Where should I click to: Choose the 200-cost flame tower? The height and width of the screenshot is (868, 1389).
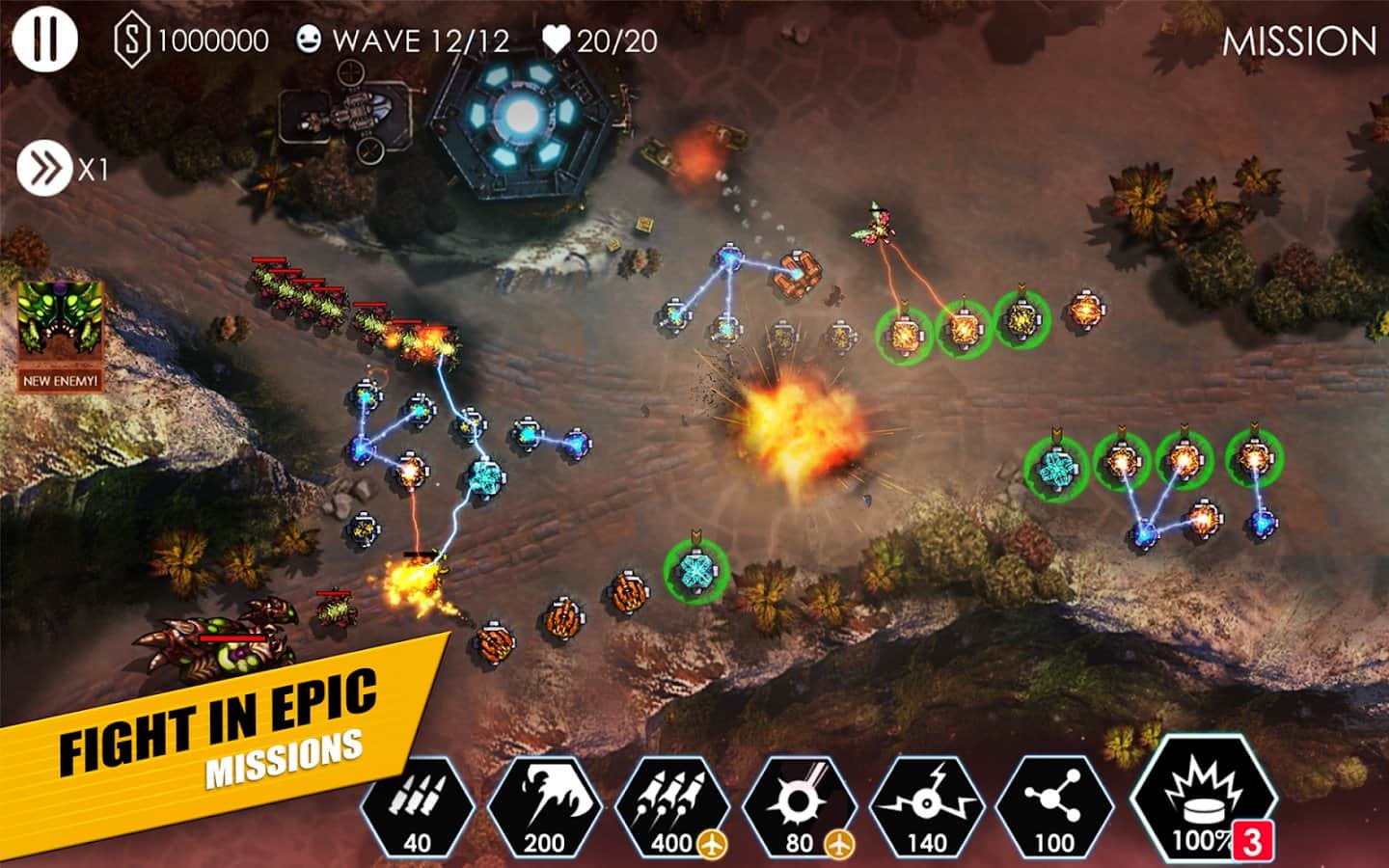[544, 808]
